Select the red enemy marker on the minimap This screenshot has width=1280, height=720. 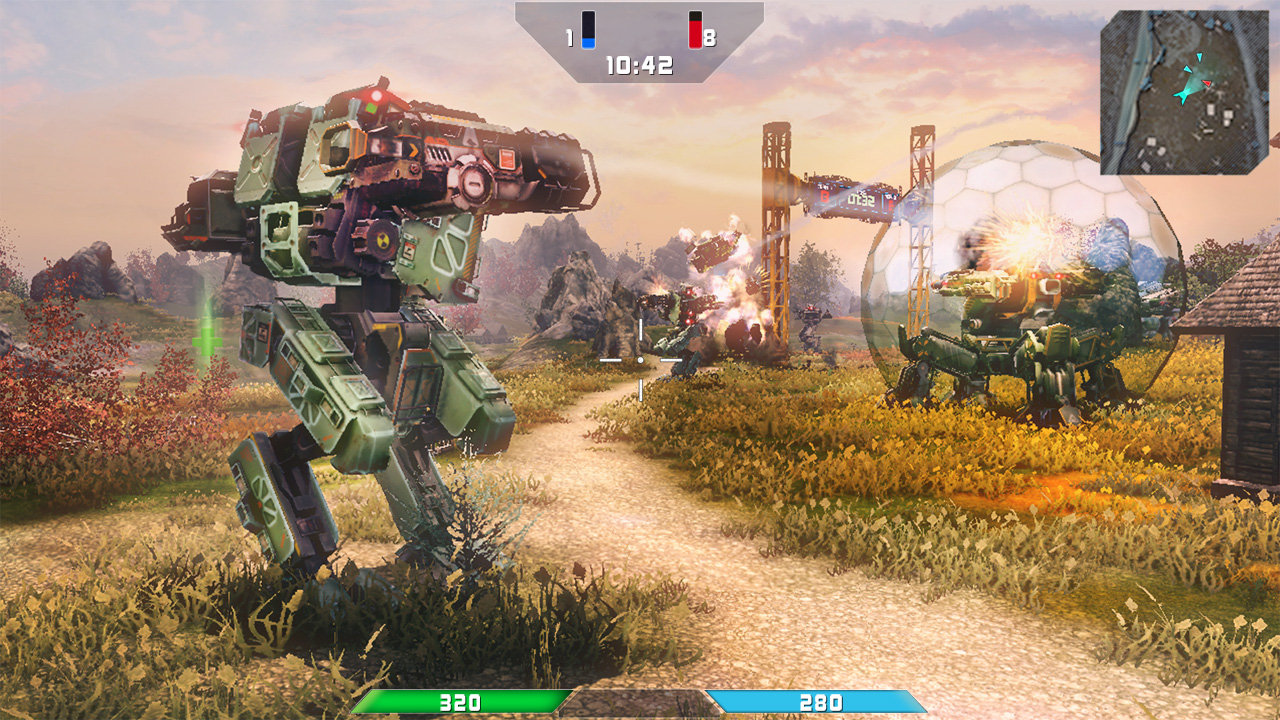pos(1206,83)
